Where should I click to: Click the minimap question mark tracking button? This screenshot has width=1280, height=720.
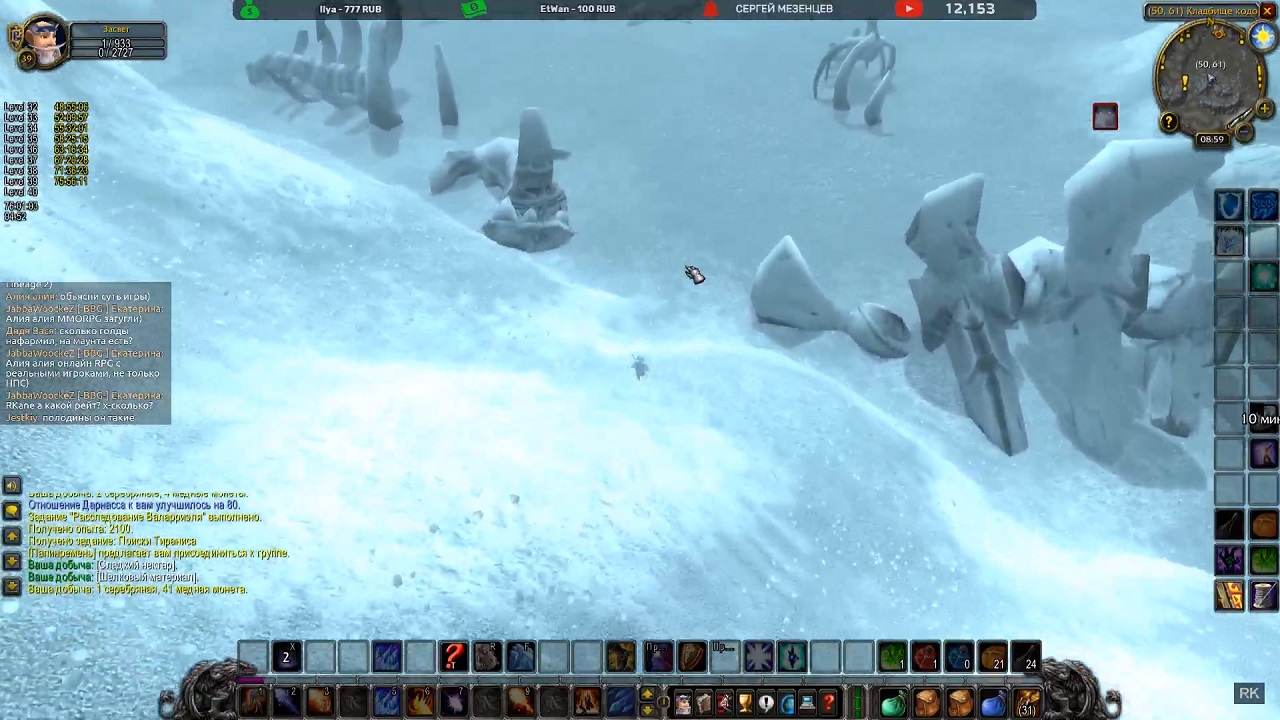coord(1169,122)
